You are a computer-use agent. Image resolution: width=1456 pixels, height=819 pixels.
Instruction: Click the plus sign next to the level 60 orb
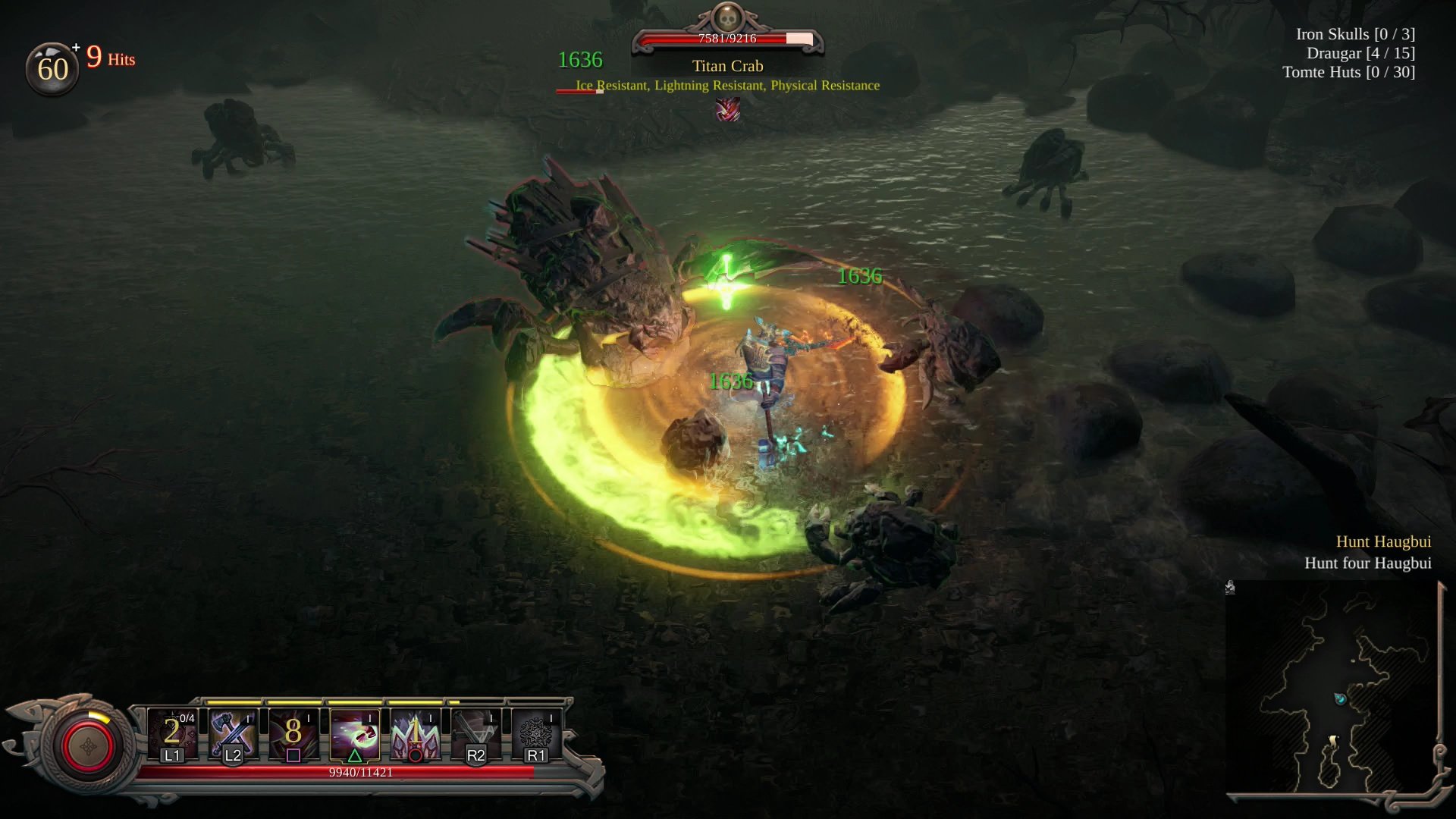(x=75, y=47)
